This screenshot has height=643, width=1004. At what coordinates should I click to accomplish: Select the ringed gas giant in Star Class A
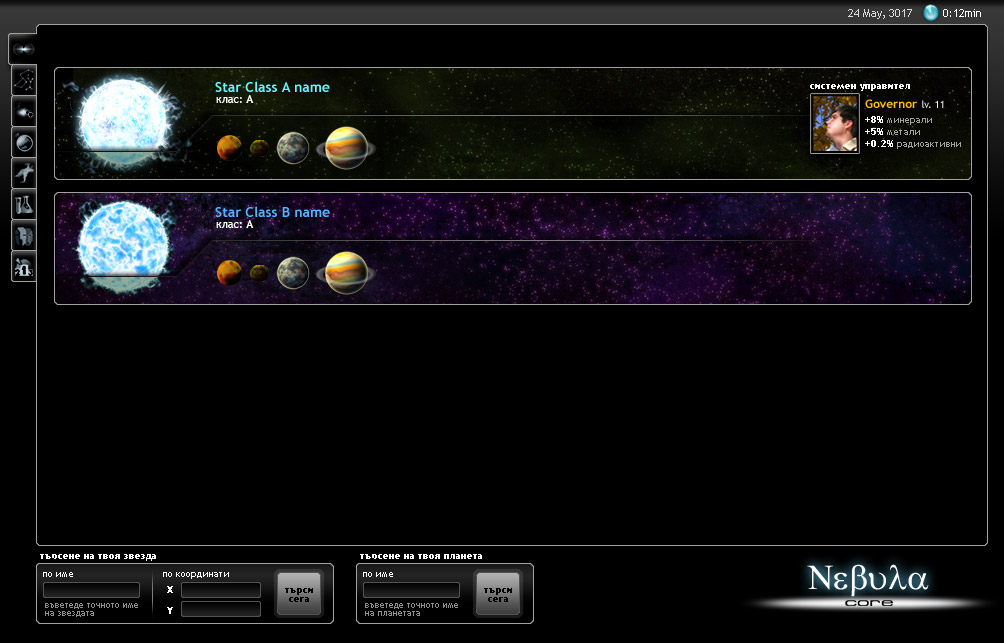346,148
